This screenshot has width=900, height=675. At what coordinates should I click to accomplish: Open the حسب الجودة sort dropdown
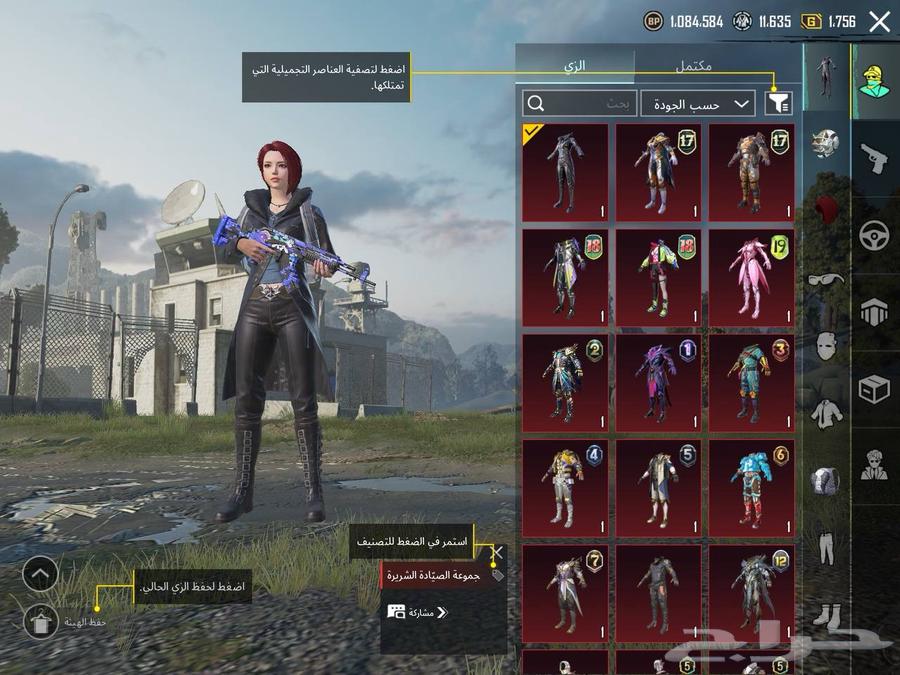point(698,103)
